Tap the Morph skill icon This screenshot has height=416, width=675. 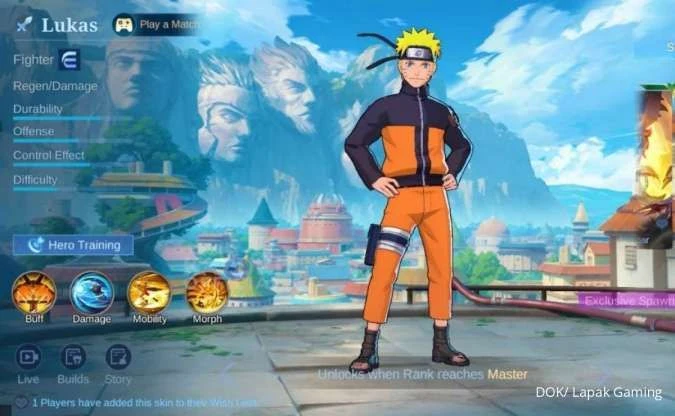206,292
